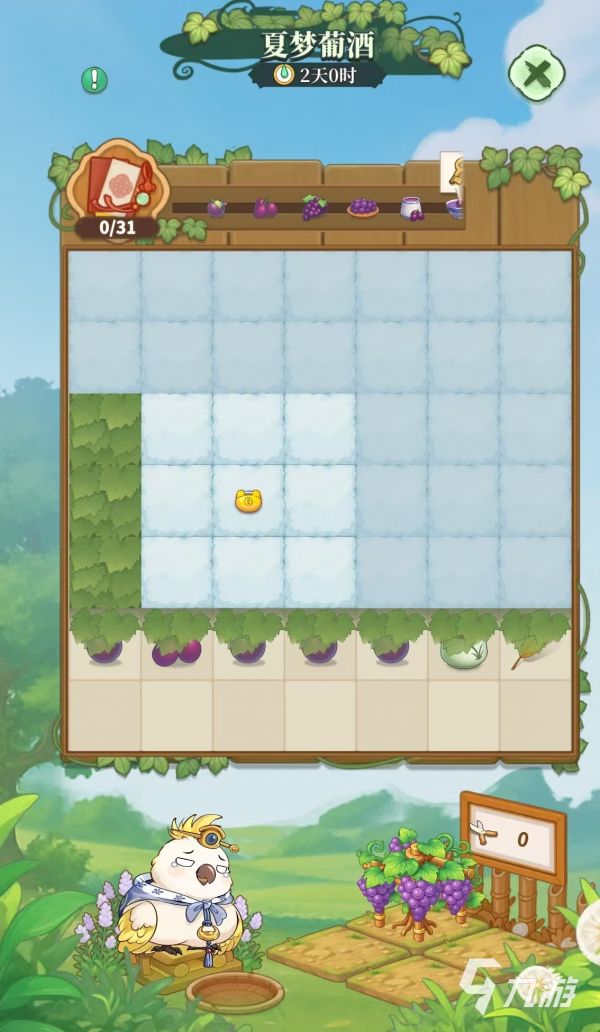Inspect the grape bowl stage on the progress track
This screenshot has width=600, height=1032.
[x=362, y=208]
